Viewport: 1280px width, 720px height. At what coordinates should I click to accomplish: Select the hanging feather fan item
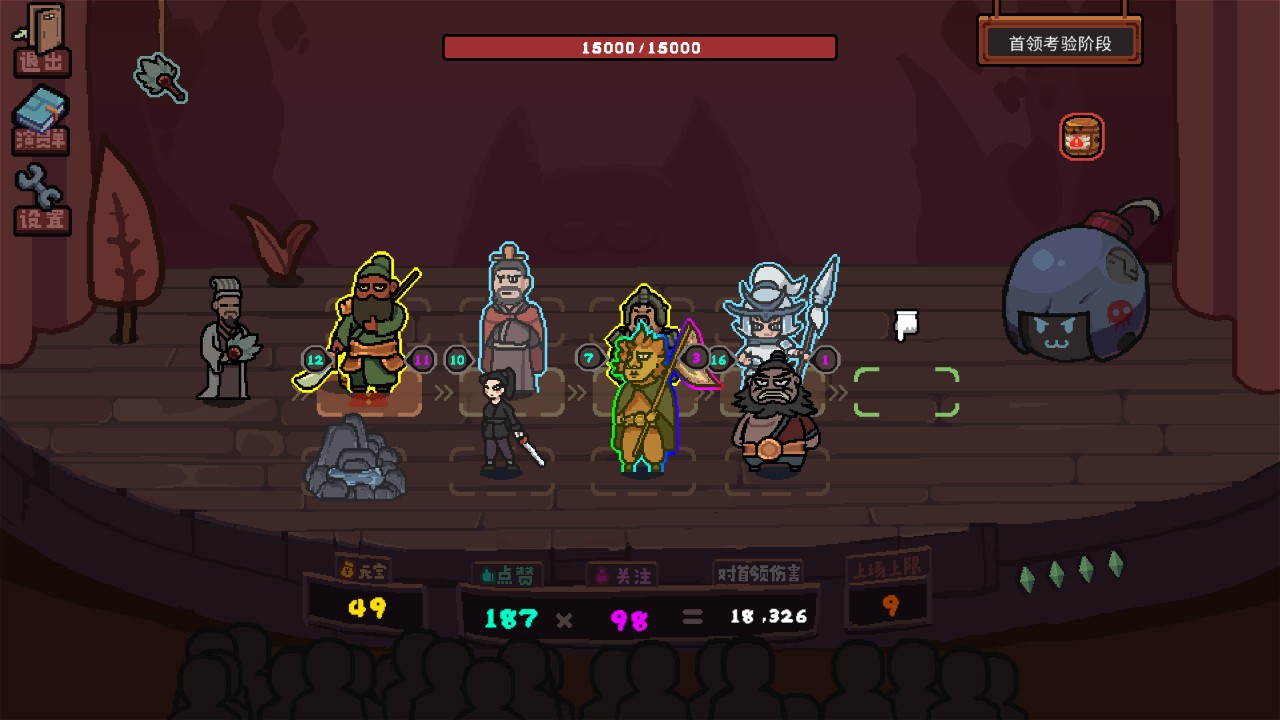[160, 76]
